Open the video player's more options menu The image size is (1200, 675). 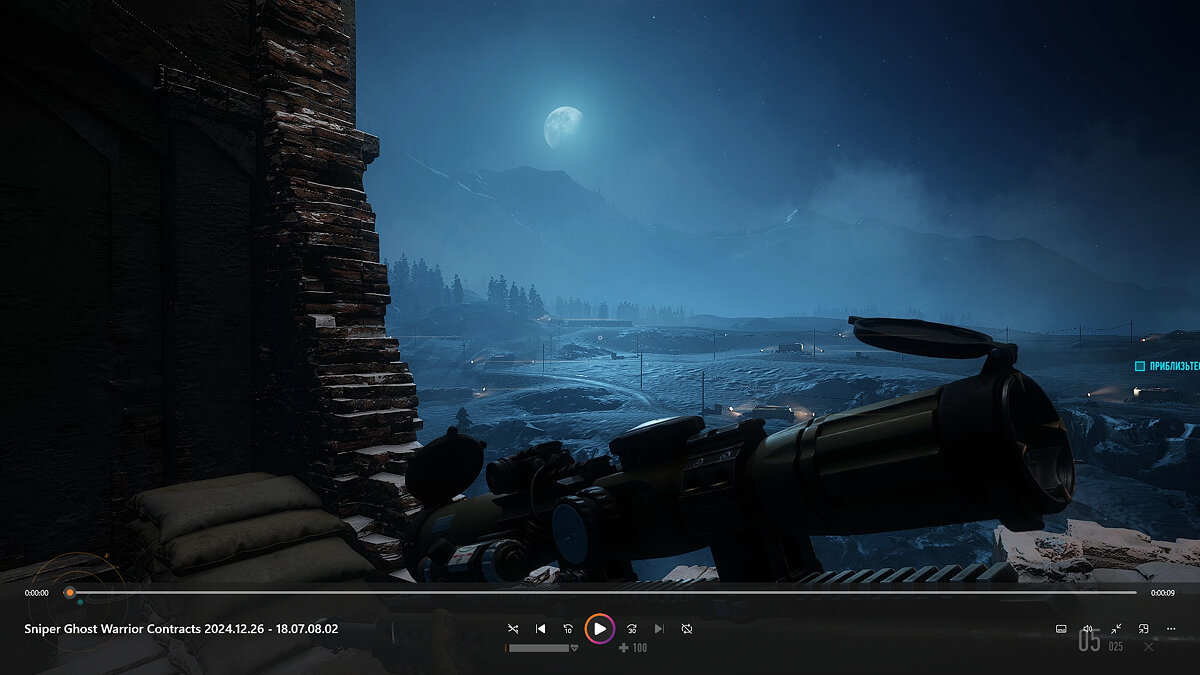pos(1171,629)
